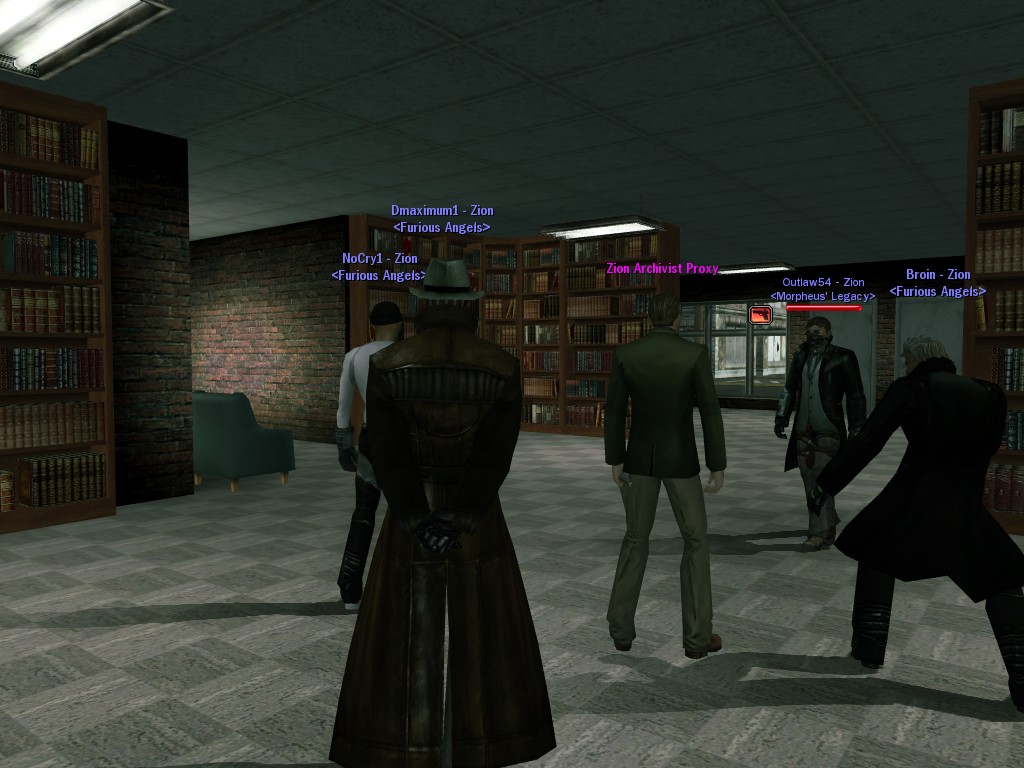Click the Zion Archivist Proxy name tag
Screen dimensions: 1024x768
point(661,269)
